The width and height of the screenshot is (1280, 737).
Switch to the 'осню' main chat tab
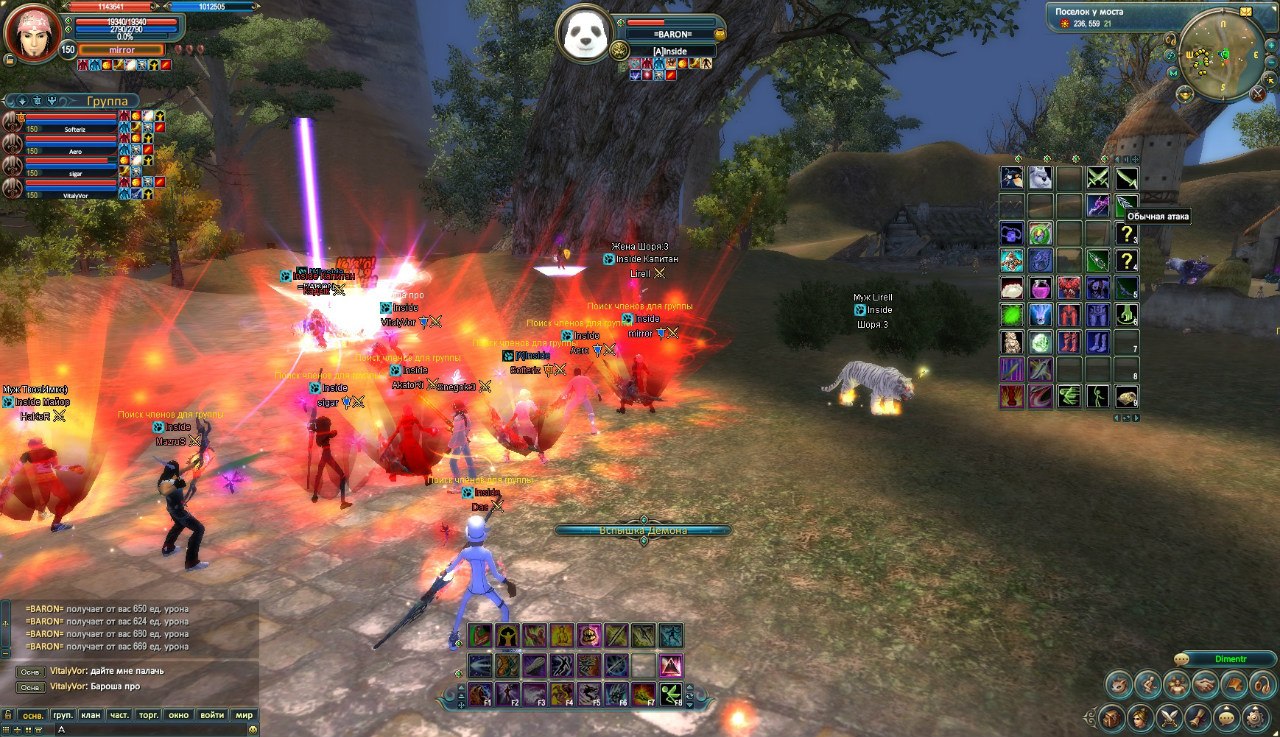point(33,716)
